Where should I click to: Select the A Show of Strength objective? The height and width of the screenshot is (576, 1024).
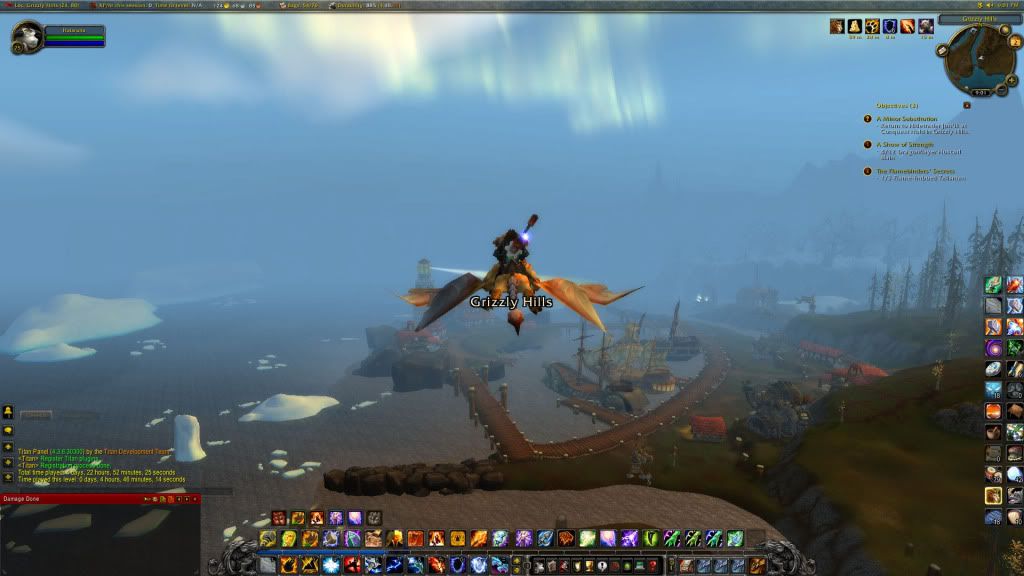click(x=905, y=144)
